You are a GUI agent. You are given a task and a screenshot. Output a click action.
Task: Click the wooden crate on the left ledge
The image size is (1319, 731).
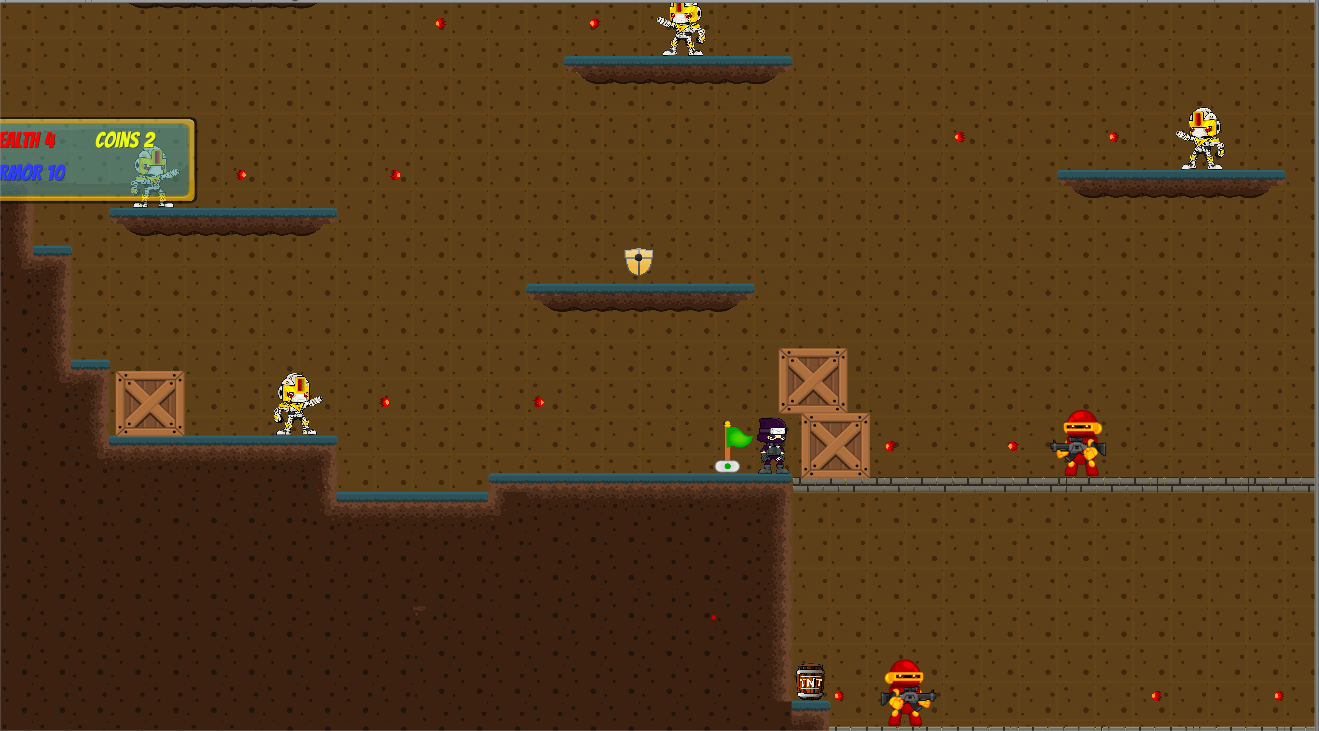150,403
